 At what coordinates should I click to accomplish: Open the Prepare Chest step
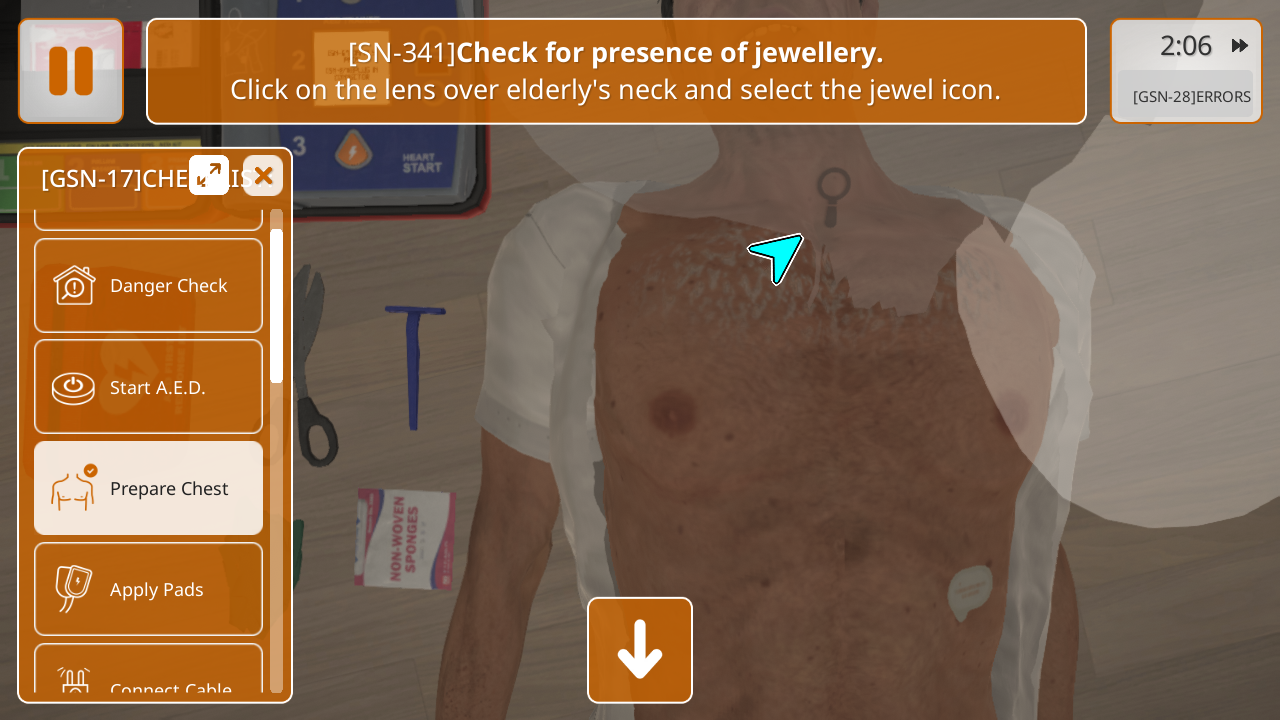tap(149, 488)
